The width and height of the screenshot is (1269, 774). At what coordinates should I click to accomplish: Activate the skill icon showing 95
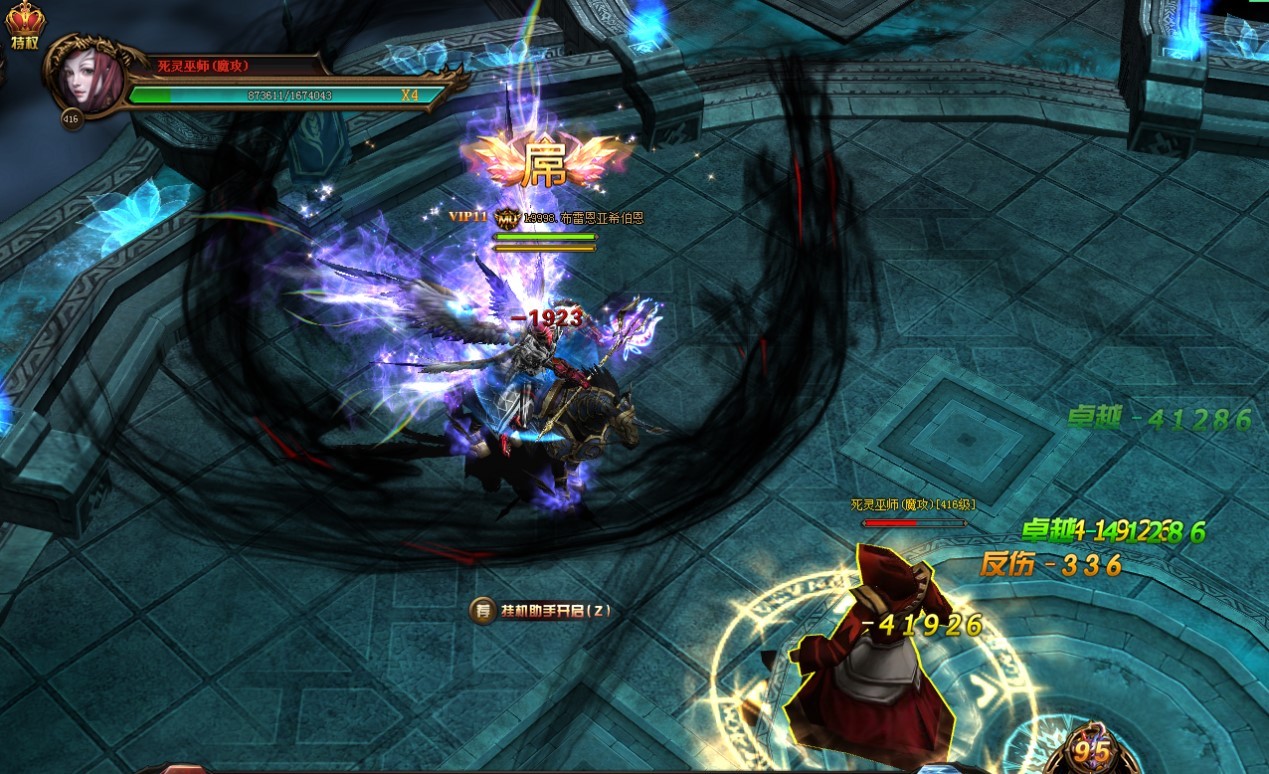click(x=1093, y=750)
